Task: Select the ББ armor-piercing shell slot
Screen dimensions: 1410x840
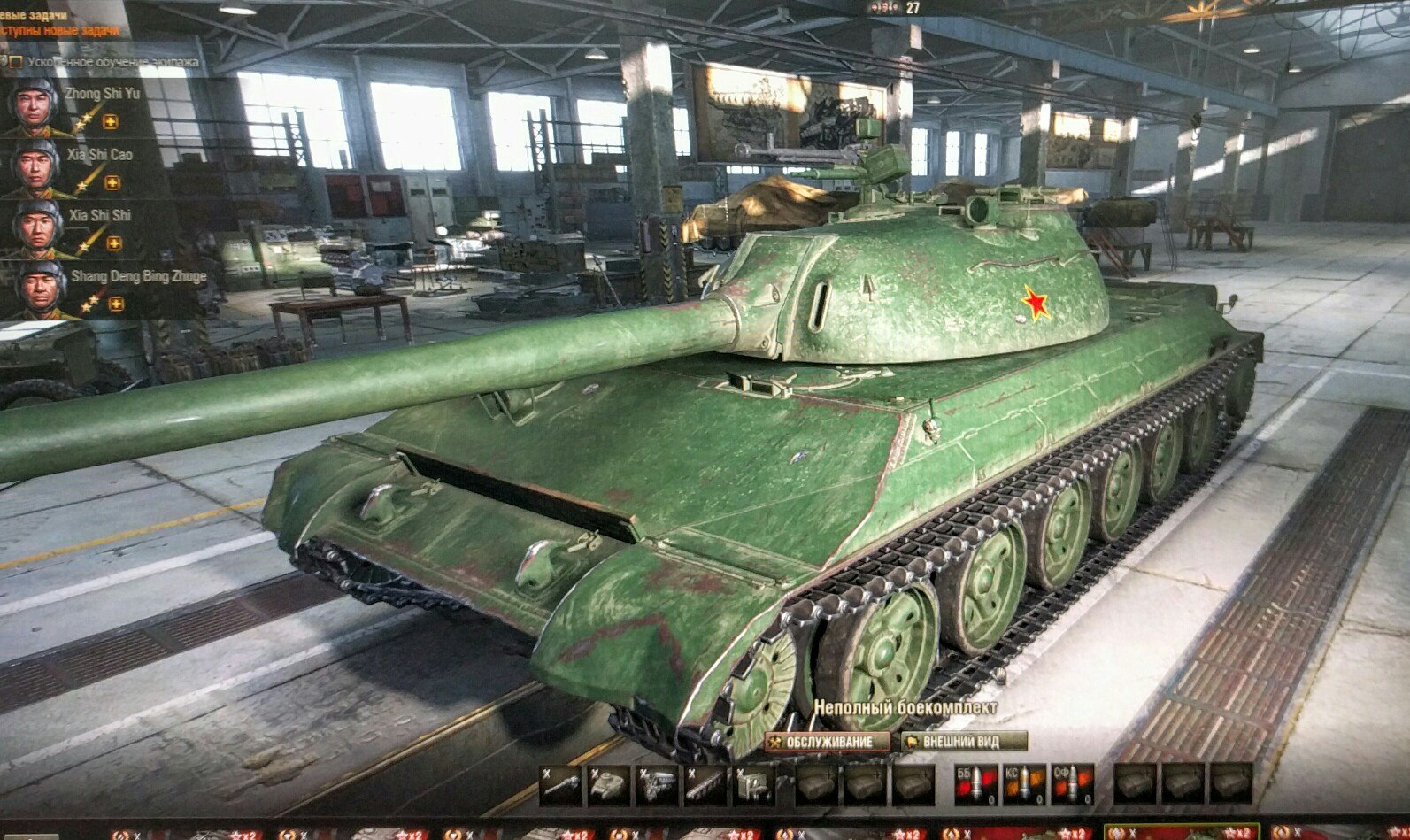Action: 975,785
